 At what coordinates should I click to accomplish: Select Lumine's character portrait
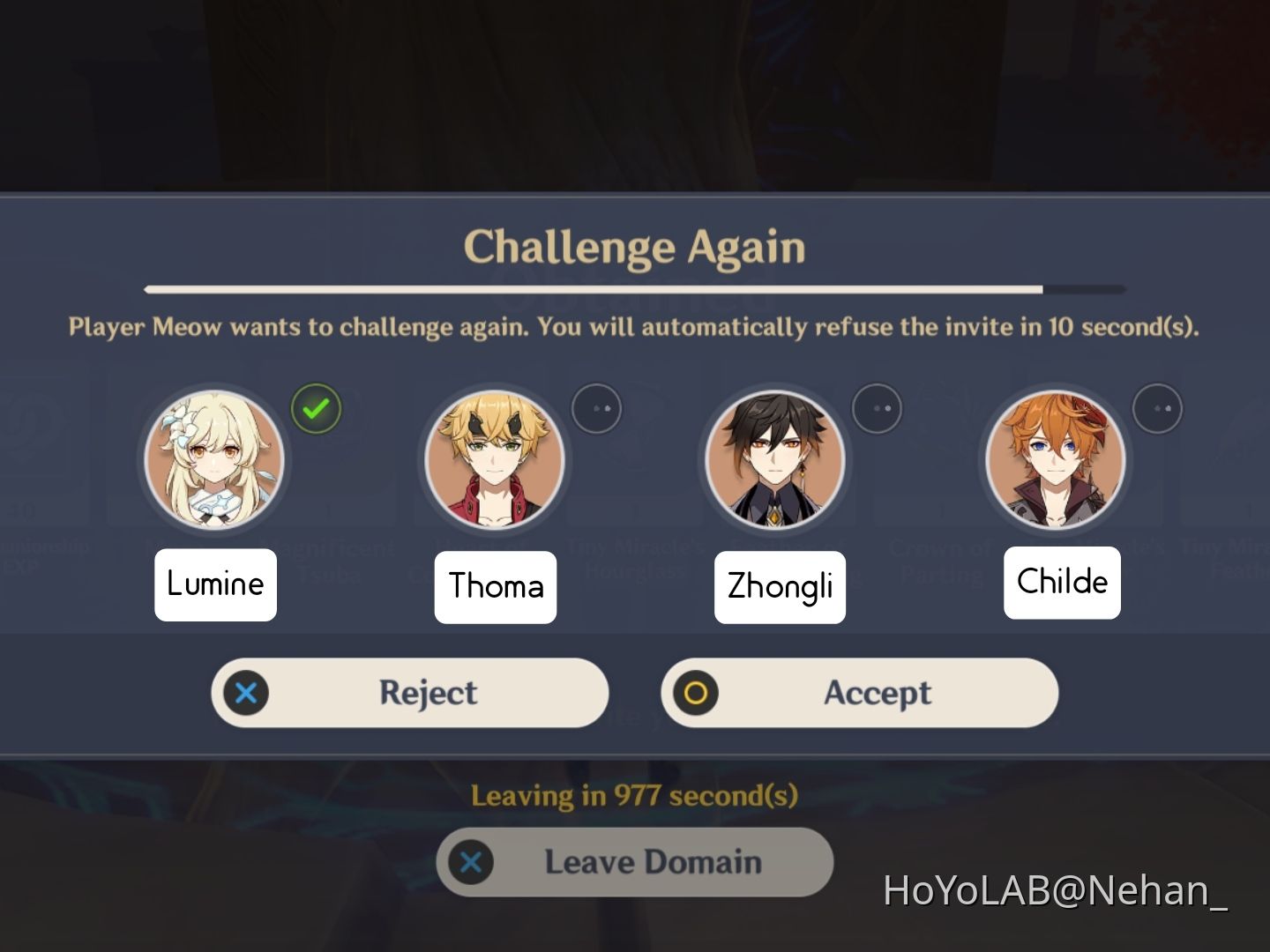click(216, 458)
